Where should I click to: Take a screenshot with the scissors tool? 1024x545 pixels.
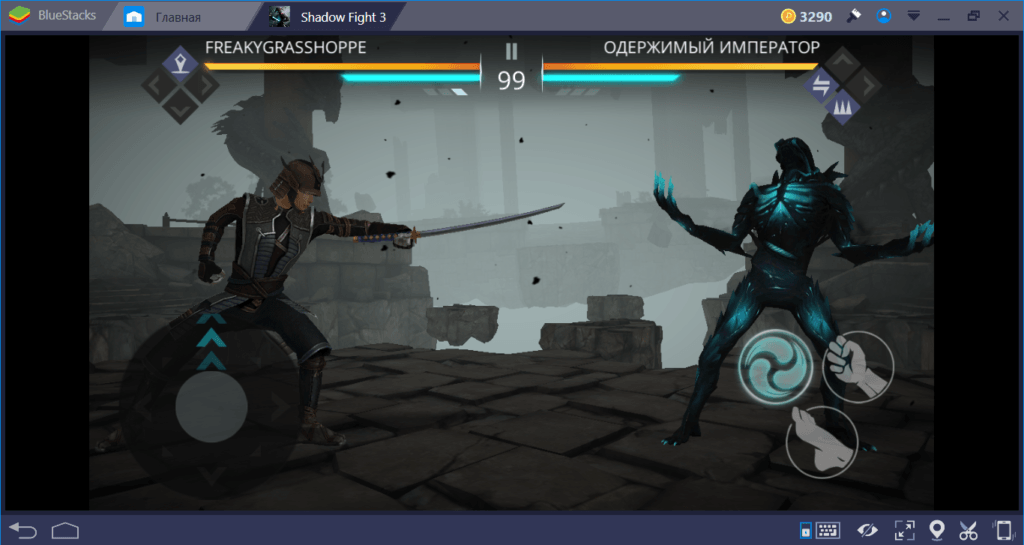[968, 530]
